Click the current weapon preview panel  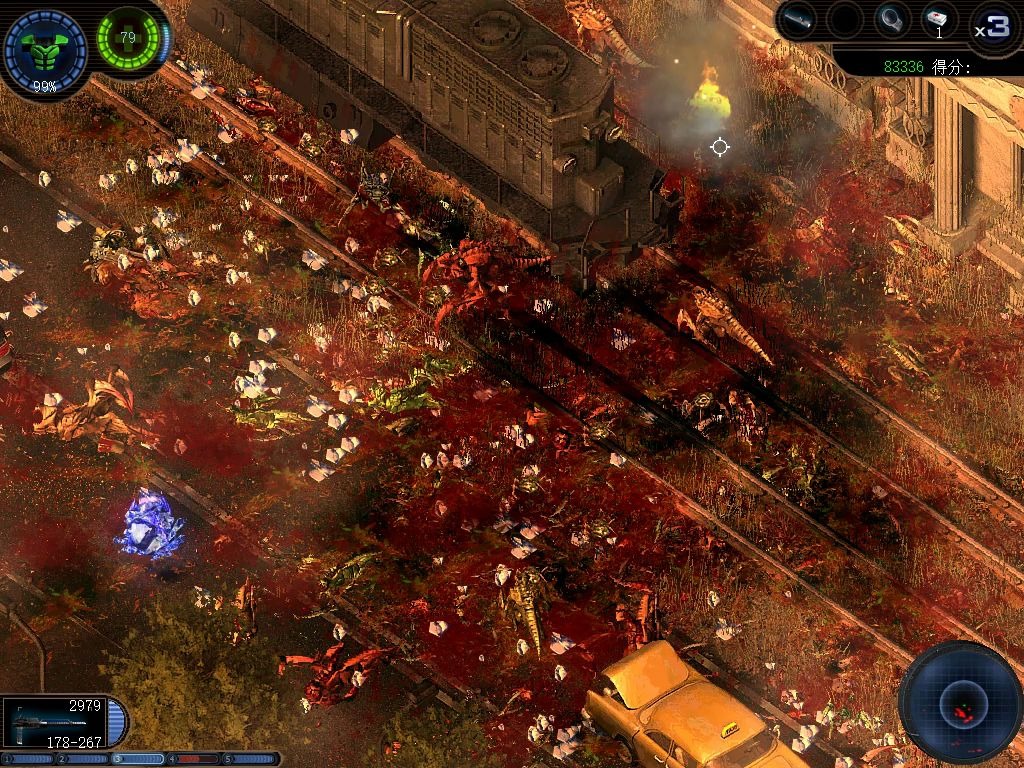55,722
